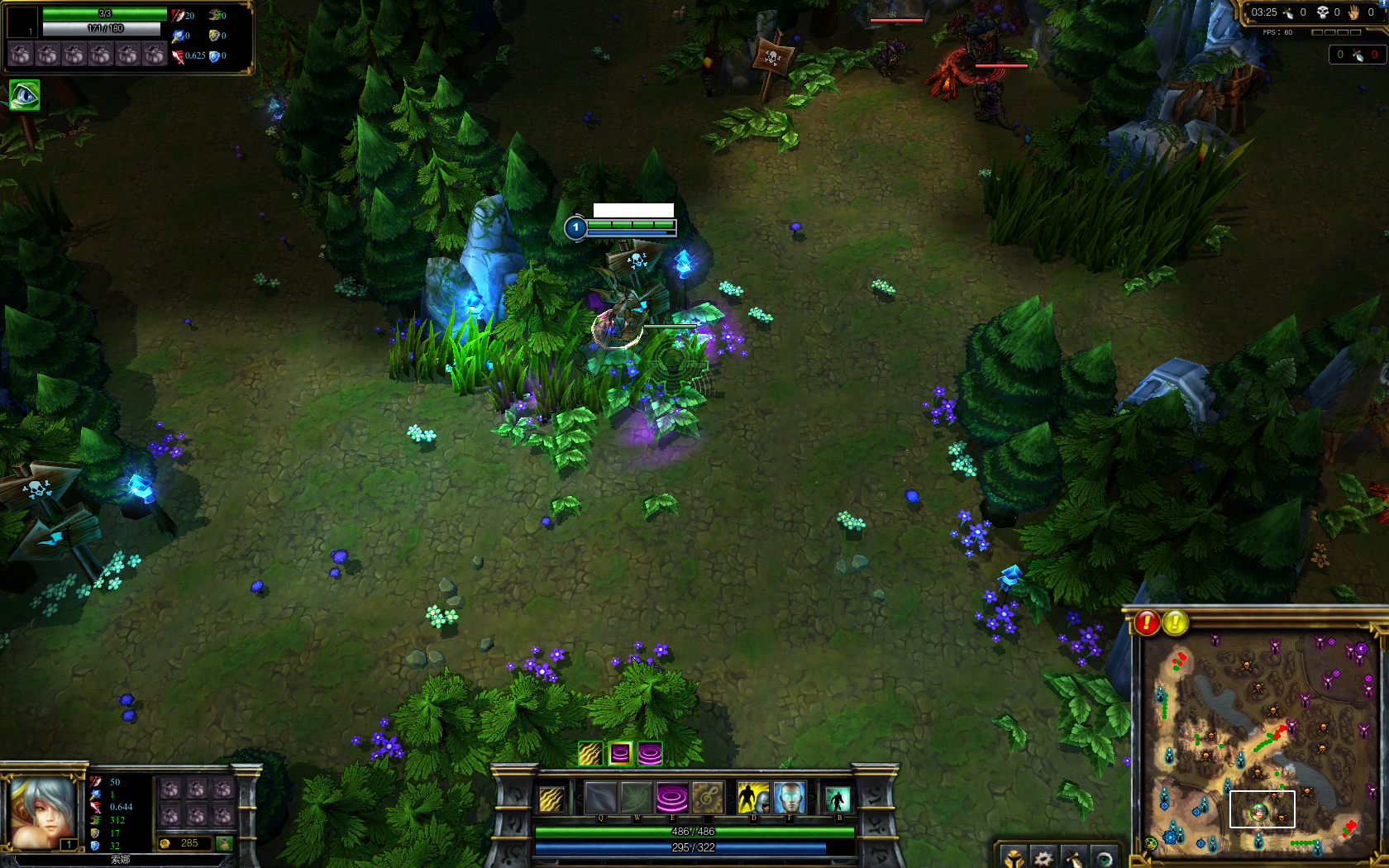Activate the Recall ability icon
Image resolution: width=1389 pixels, height=868 pixels.
coord(838,799)
